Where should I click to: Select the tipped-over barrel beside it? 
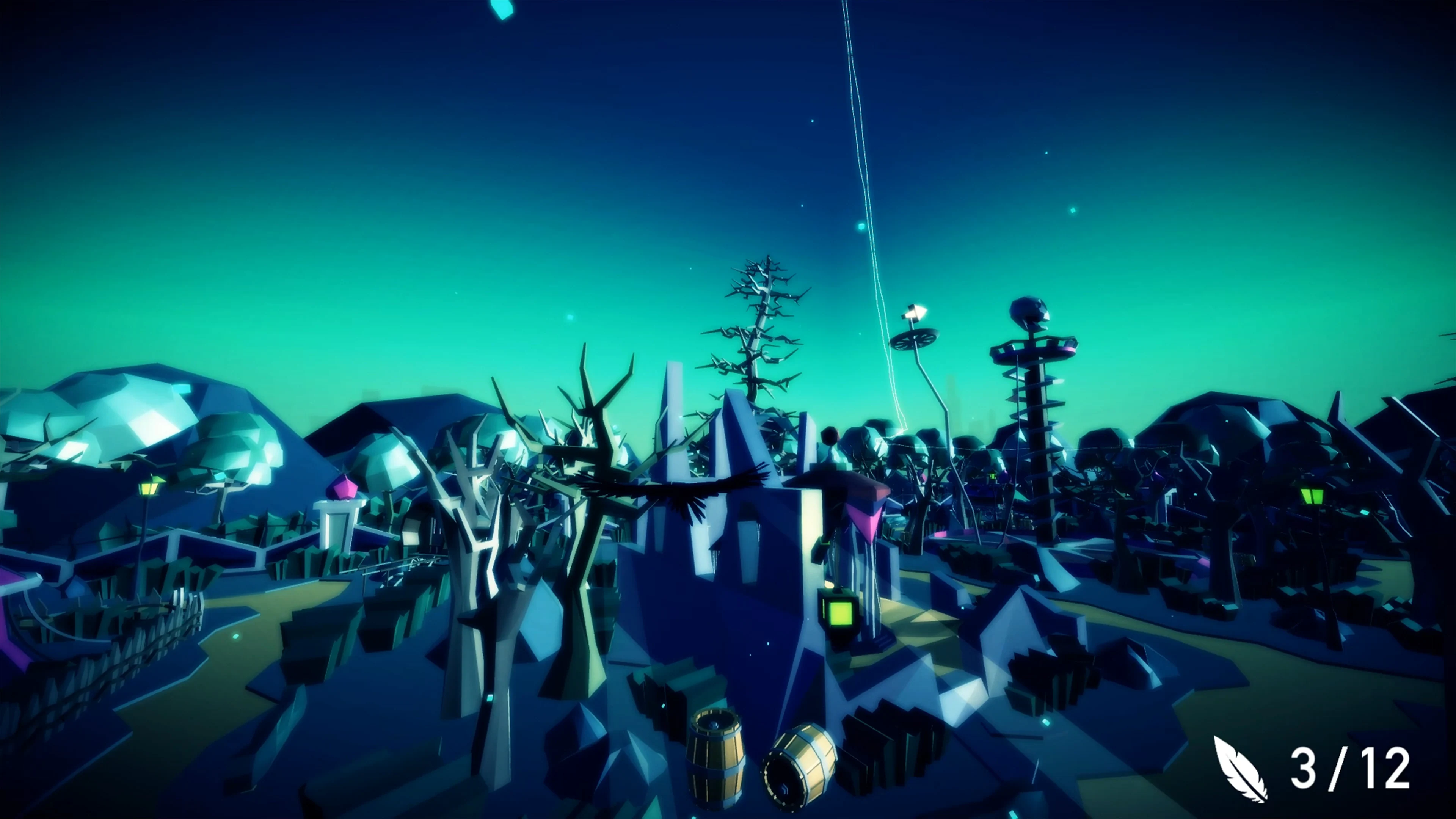point(800,772)
